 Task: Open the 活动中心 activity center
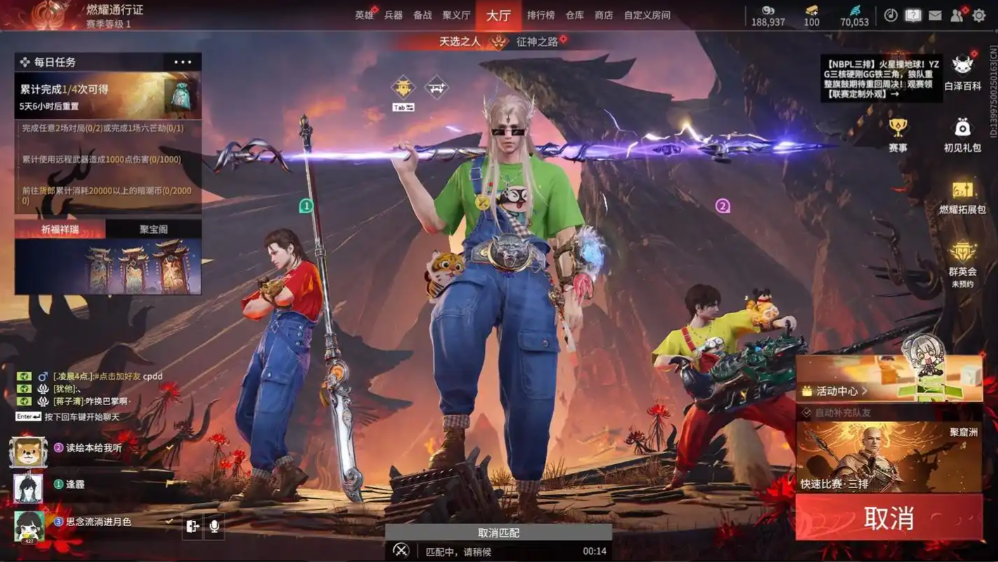coord(840,391)
